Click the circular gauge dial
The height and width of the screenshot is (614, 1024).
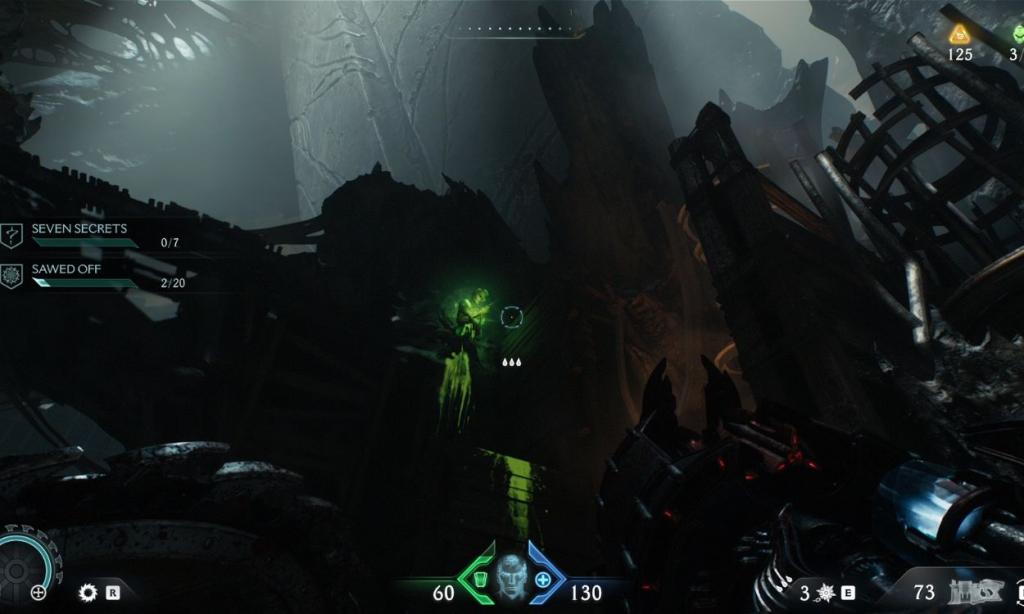pos(18,568)
